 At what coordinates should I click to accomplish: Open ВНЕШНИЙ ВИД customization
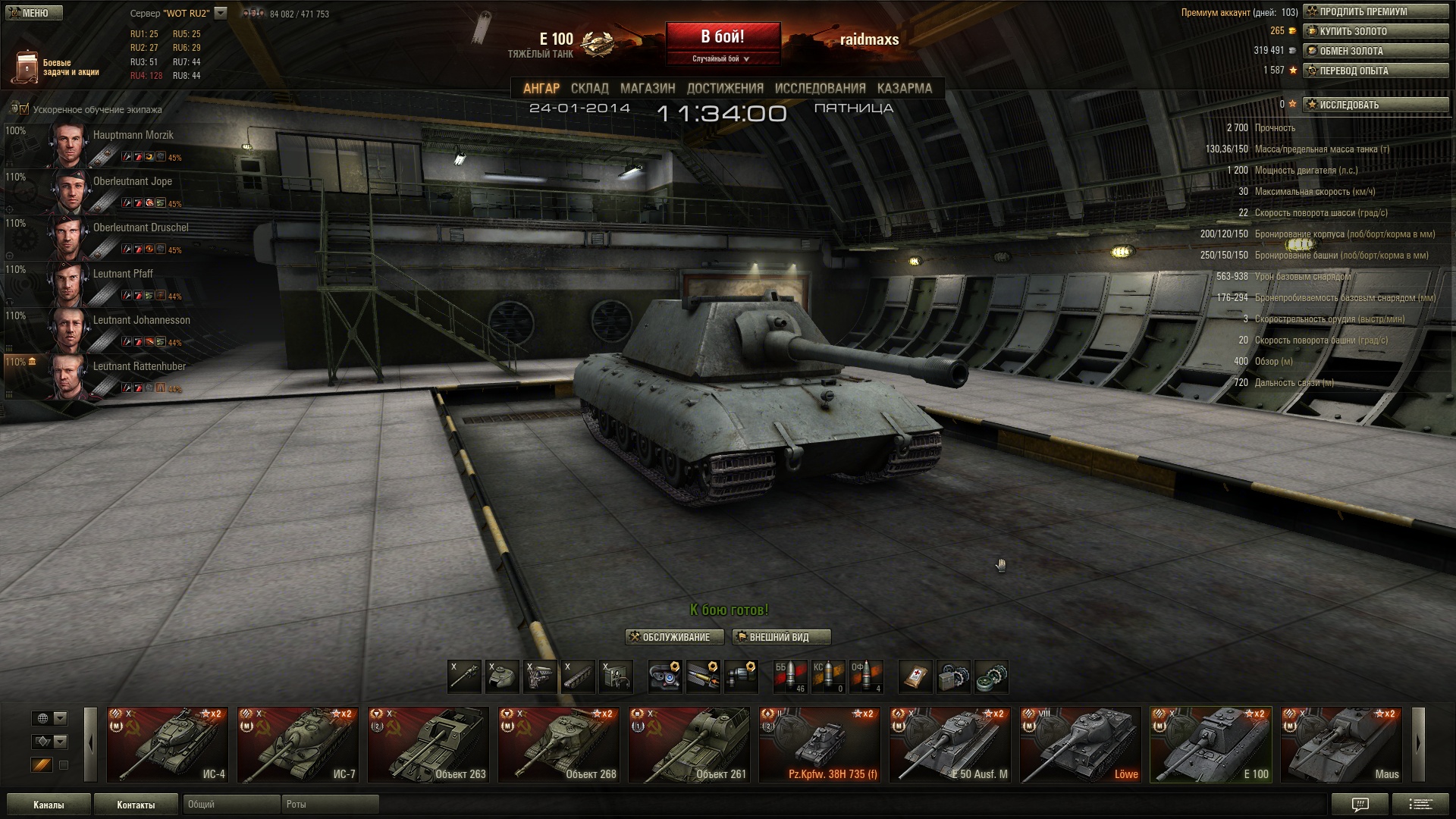781,637
